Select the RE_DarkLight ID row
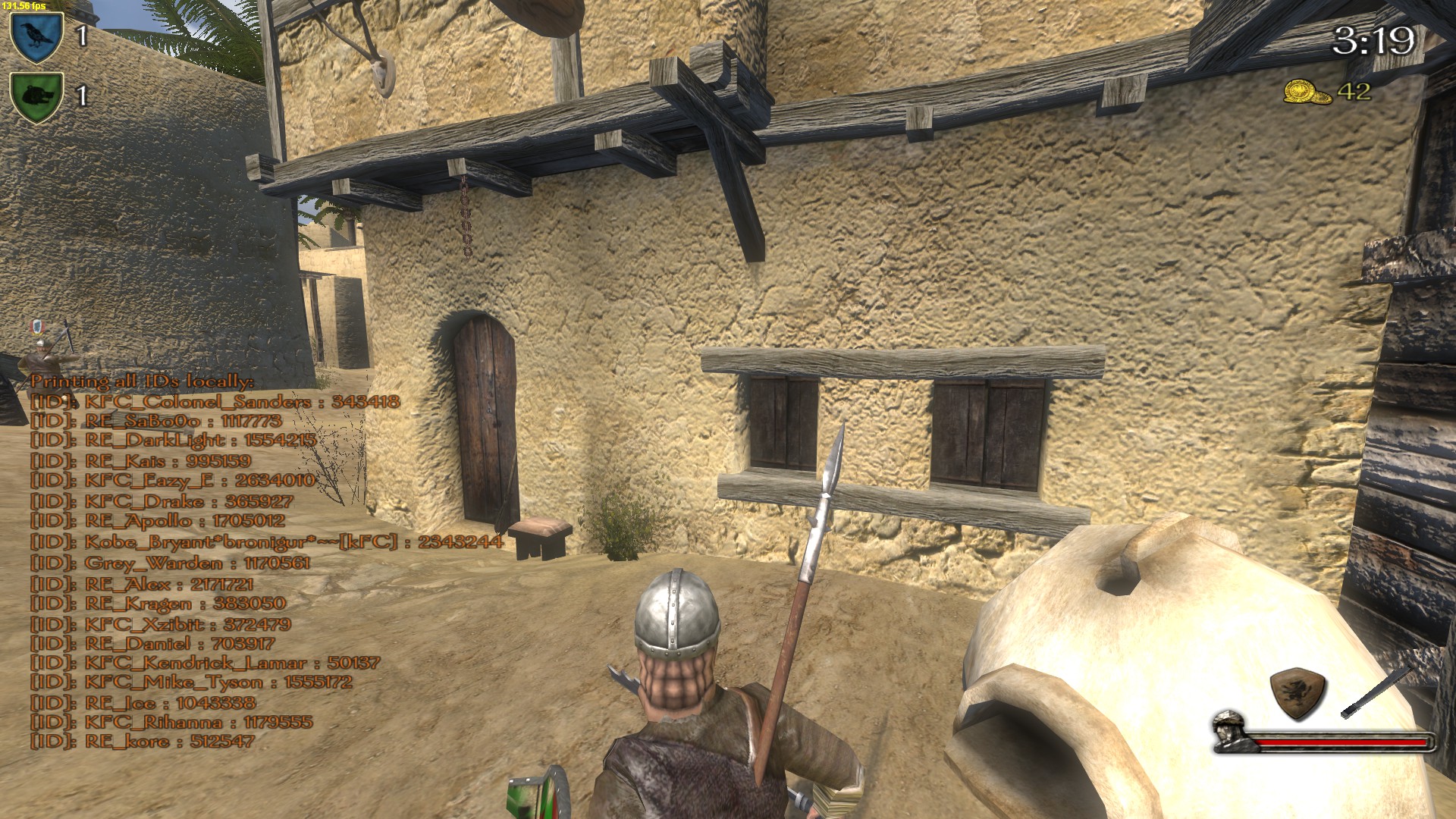 click(173, 441)
